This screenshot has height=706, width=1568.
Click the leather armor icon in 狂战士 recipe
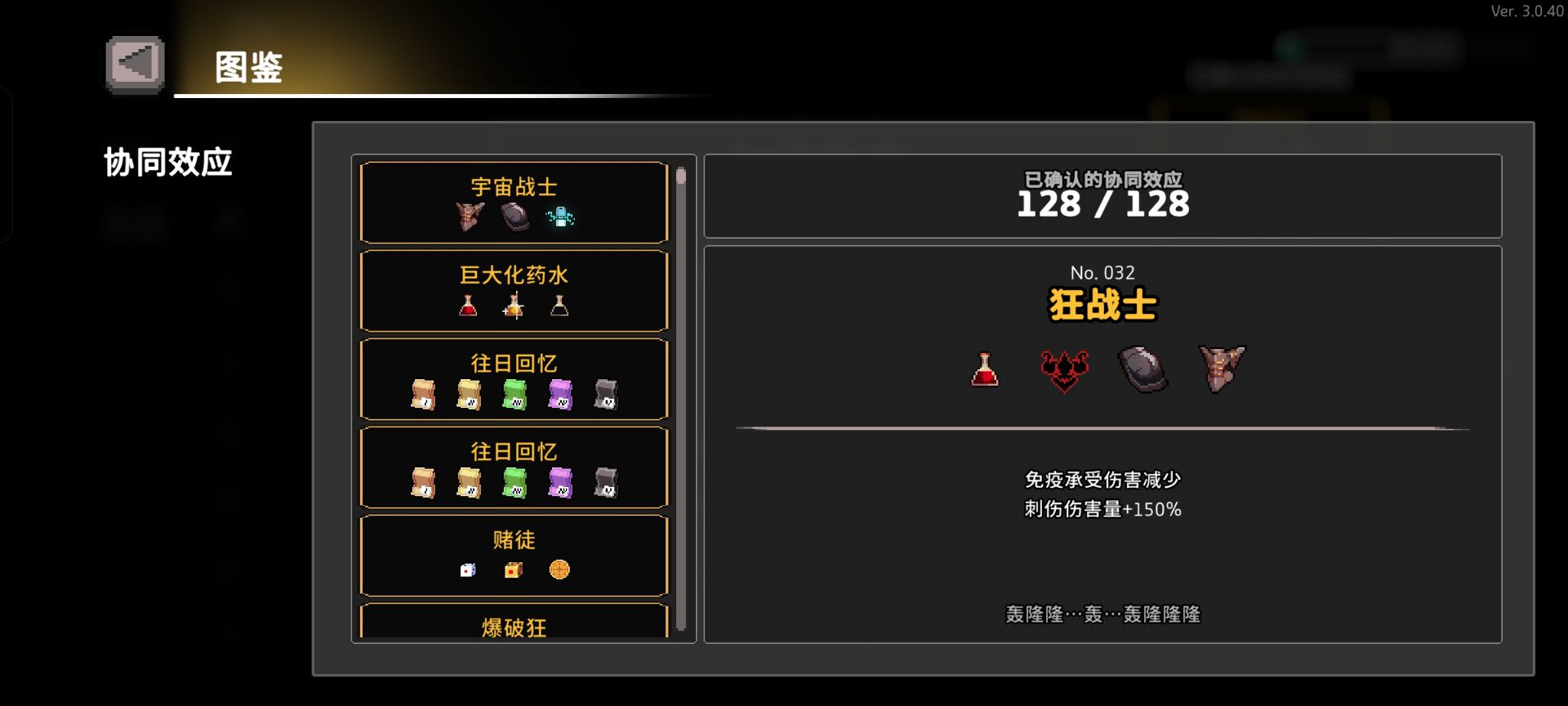tap(1221, 369)
